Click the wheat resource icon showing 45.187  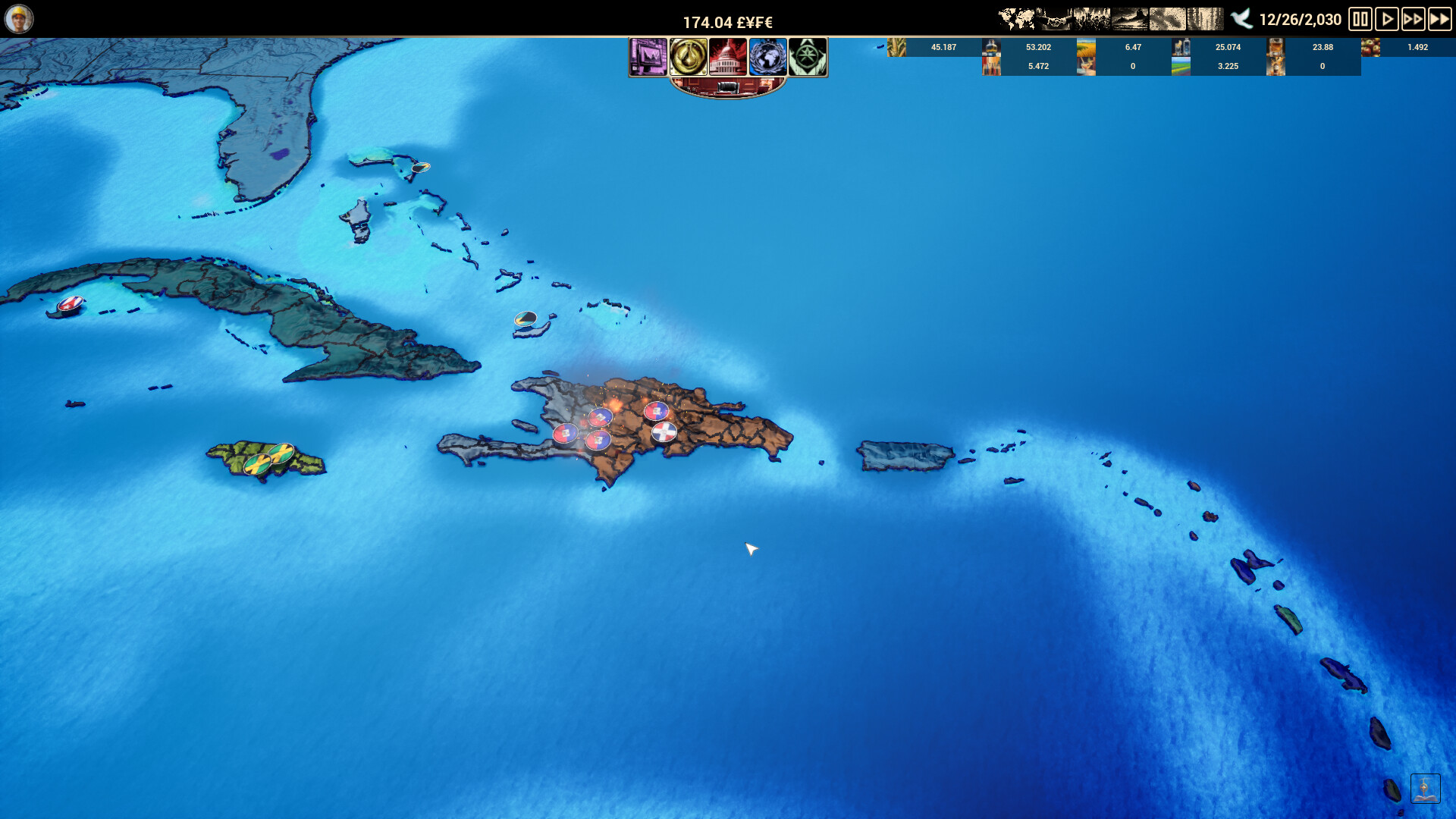pos(896,47)
